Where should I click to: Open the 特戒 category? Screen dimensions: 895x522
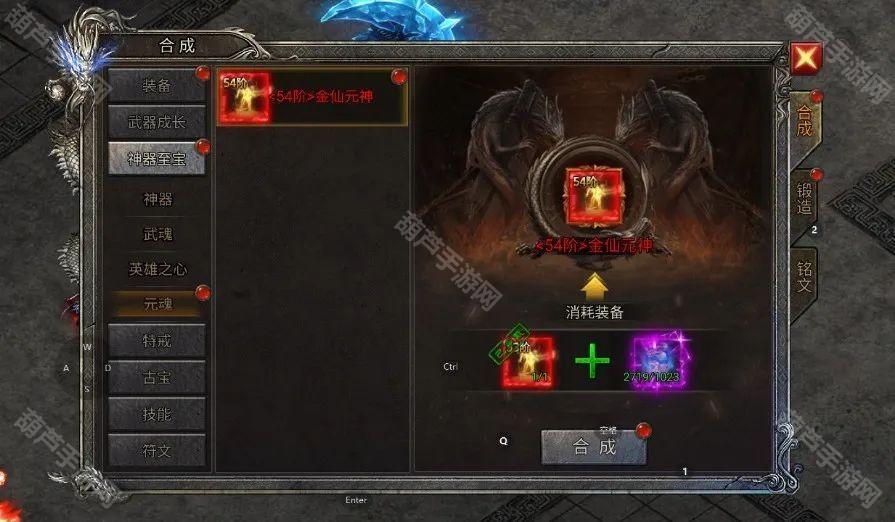point(156,341)
